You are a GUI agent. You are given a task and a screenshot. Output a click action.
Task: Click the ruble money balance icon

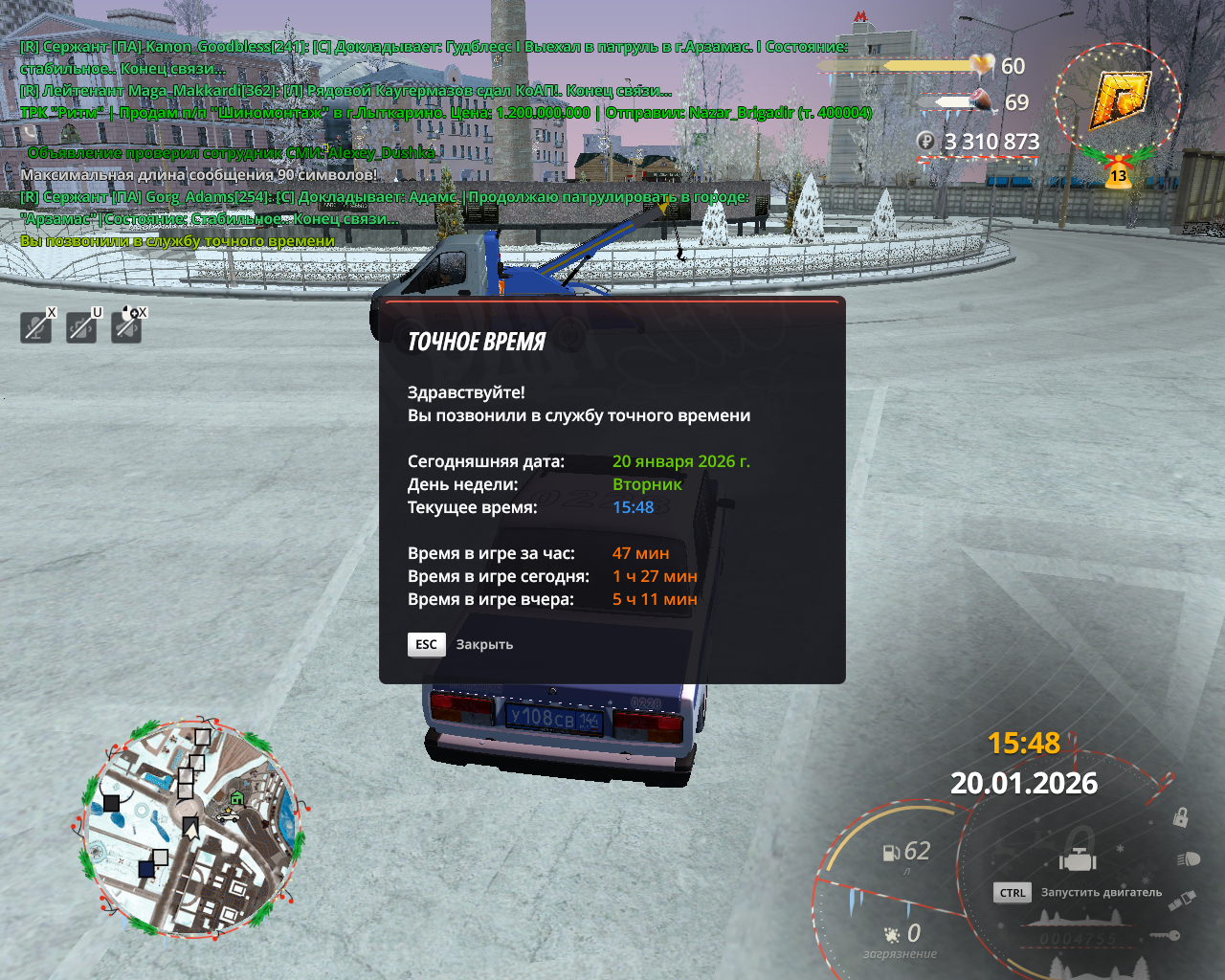[x=925, y=142]
